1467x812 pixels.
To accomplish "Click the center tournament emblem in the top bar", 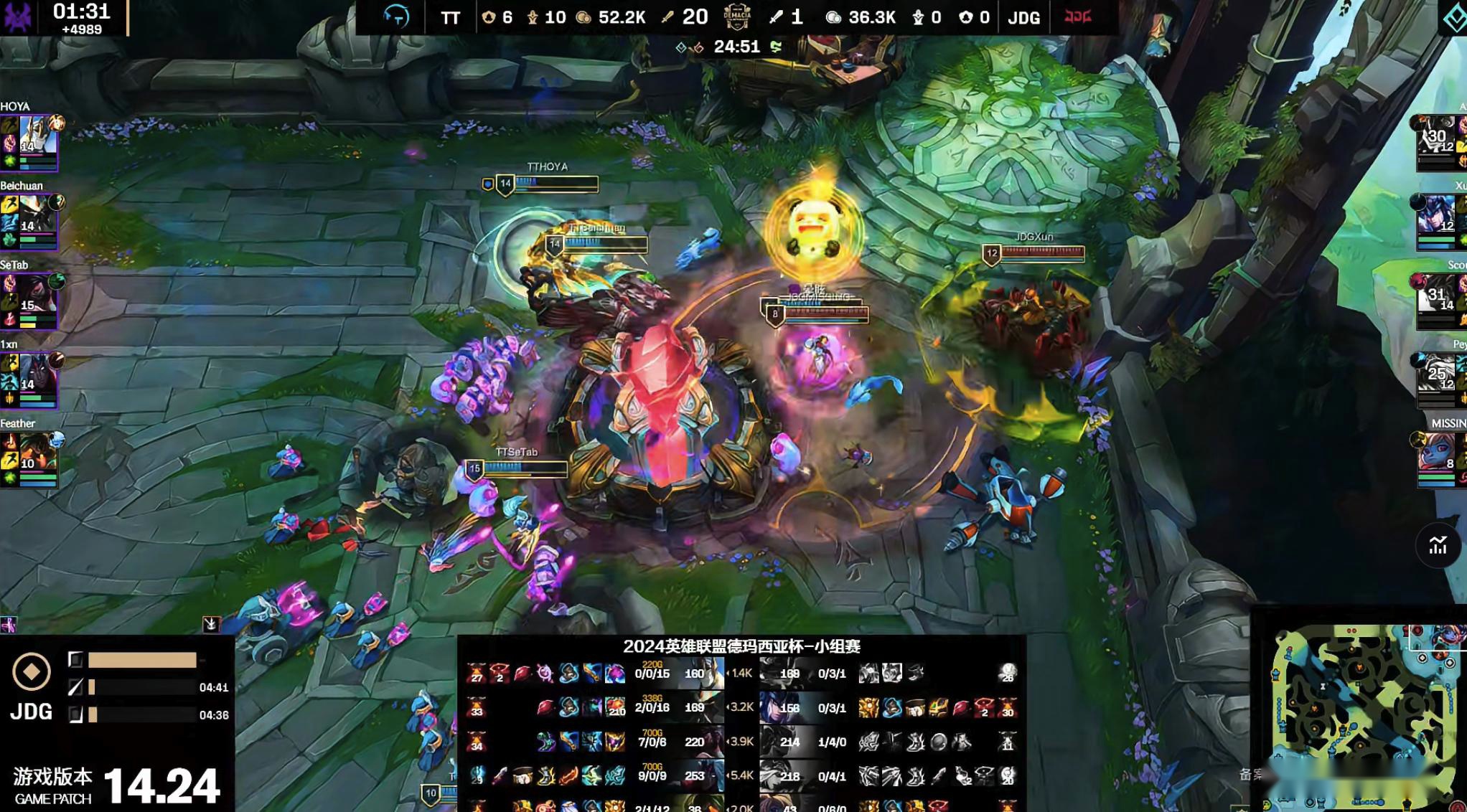I will tap(737, 16).
